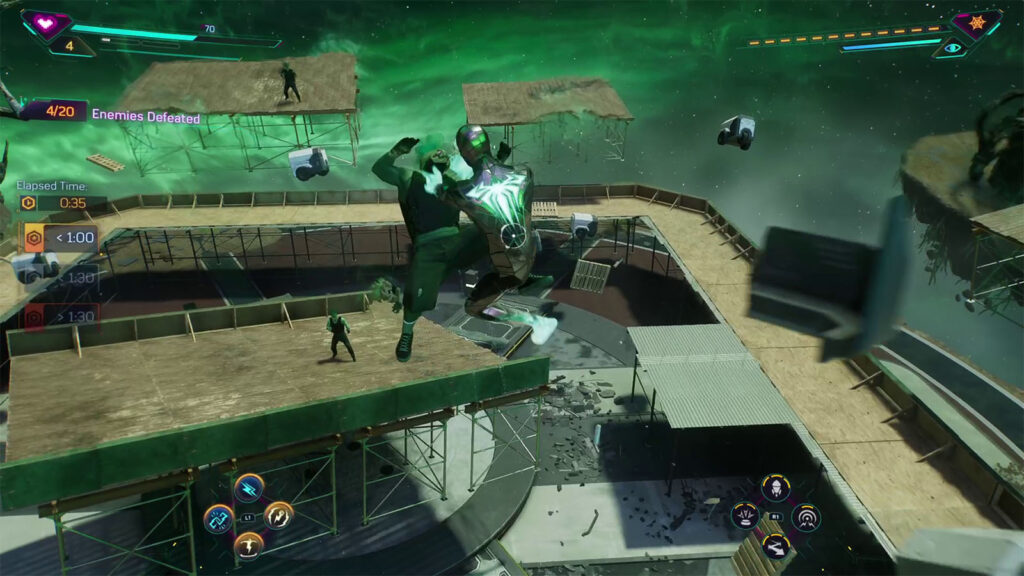Choose the upward burst trap gadget
The image size is (1024, 576).
[745, 516]
